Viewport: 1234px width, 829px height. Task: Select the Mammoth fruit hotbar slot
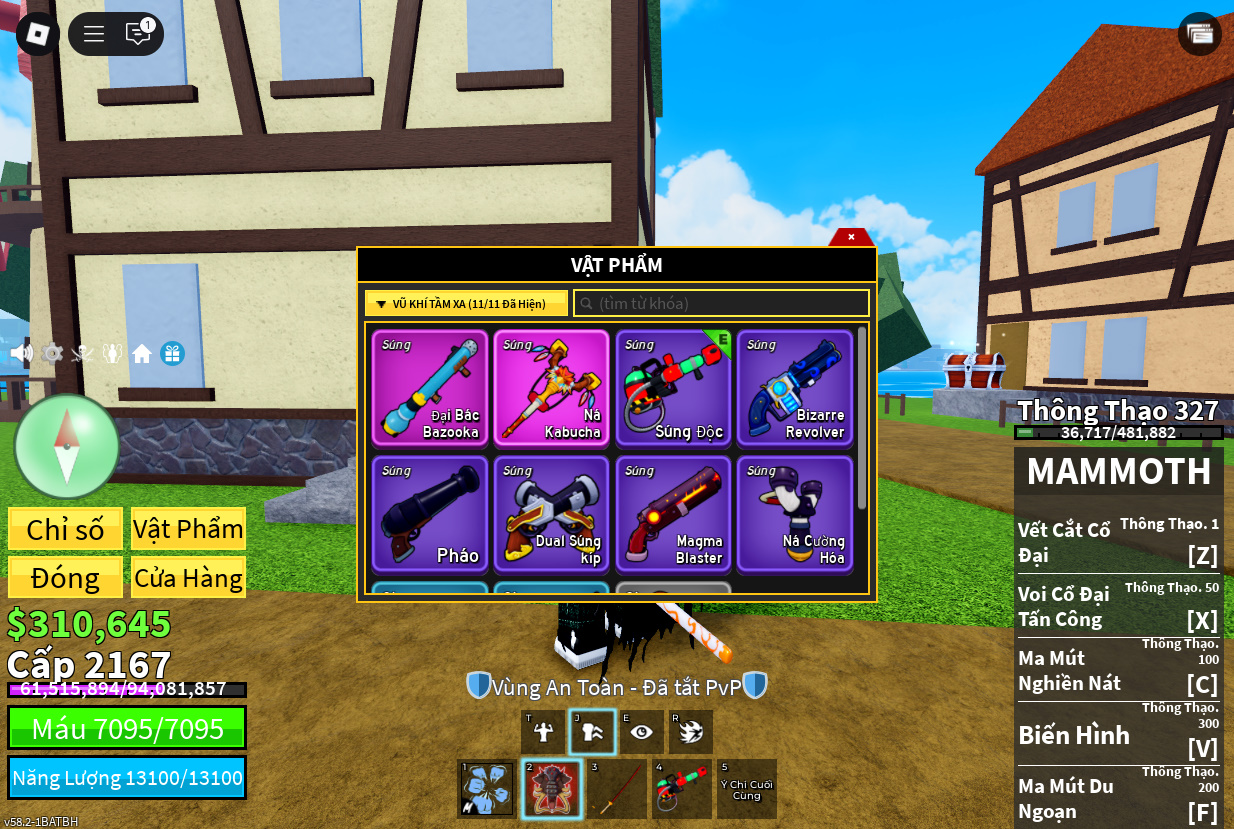pyautogui.click(x=551, y=789)
